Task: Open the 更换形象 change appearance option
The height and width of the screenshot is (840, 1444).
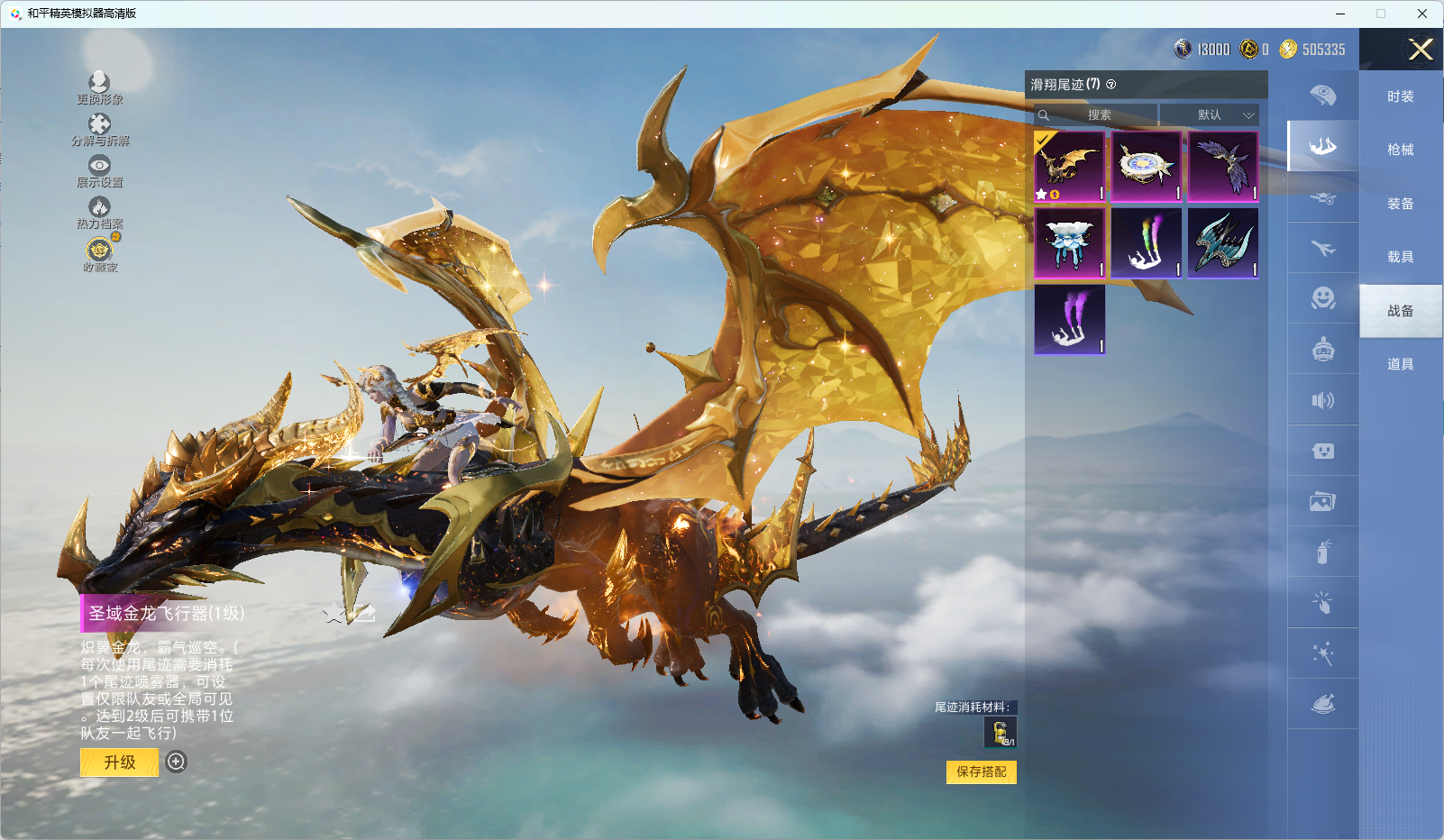Action: pos(99,88)
